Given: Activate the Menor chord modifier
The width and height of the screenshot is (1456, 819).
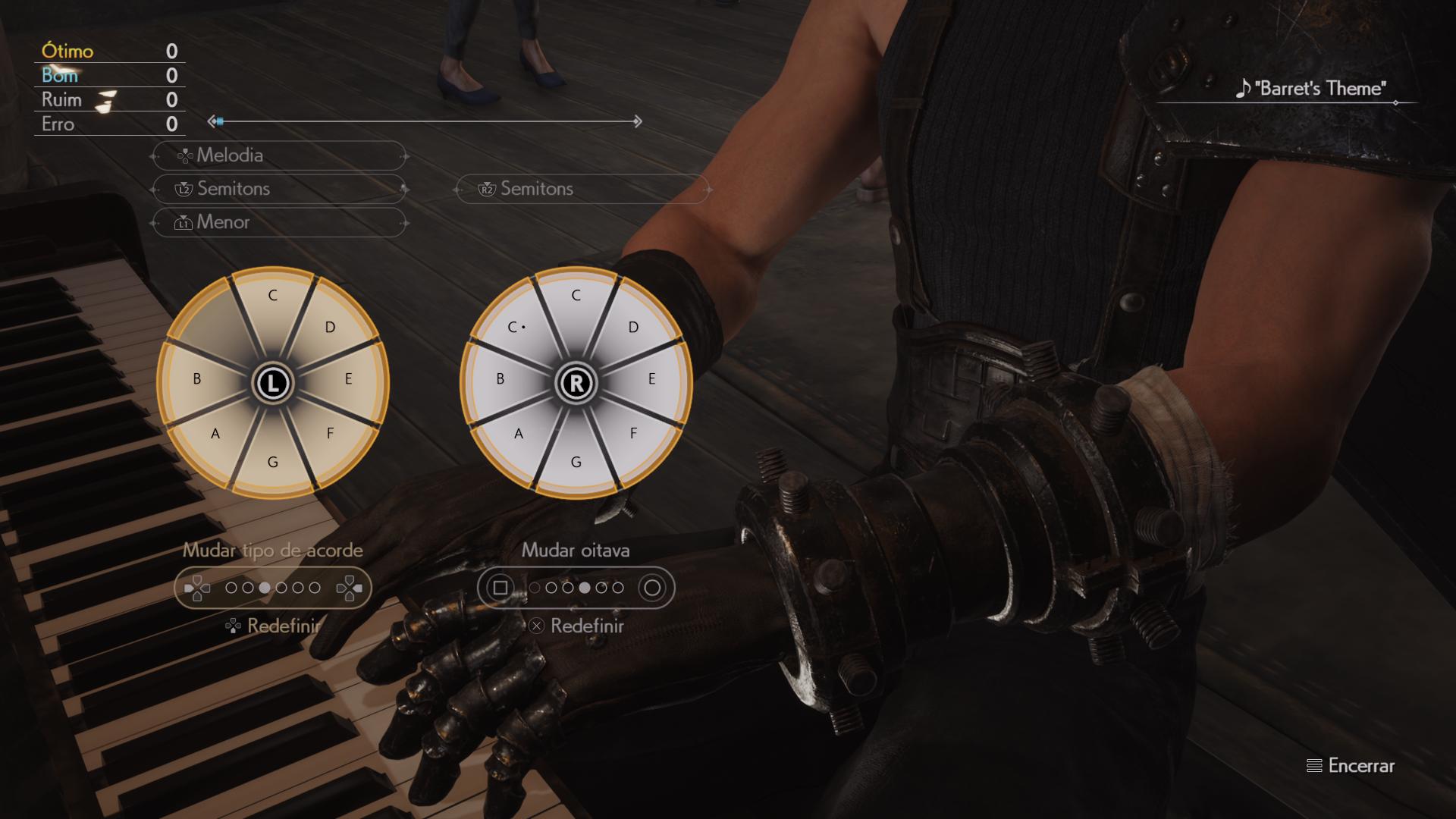Looking at the screenshot, I should [x=279, y=222].
